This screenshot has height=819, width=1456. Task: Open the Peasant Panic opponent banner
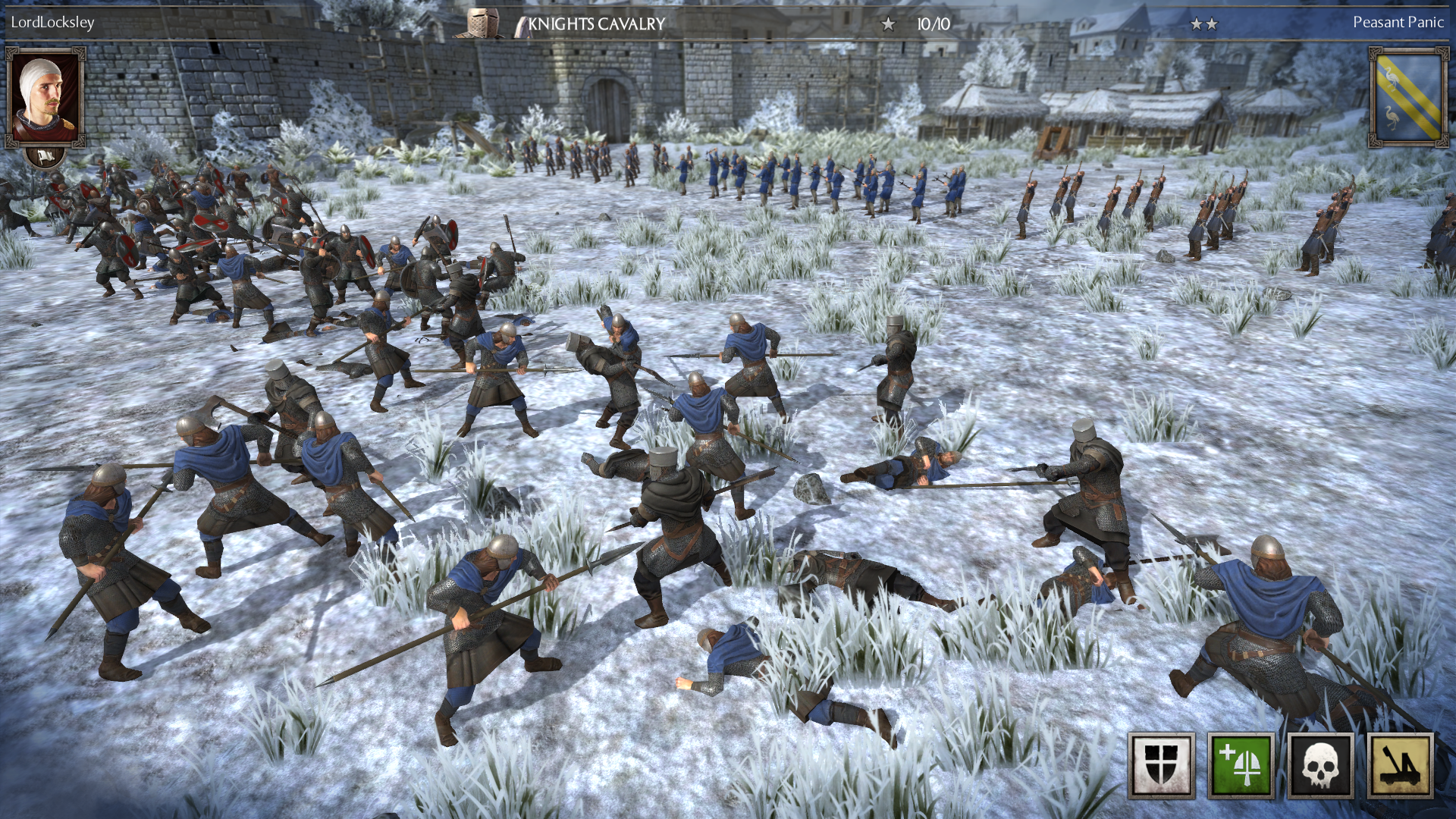coord(1408,97)
